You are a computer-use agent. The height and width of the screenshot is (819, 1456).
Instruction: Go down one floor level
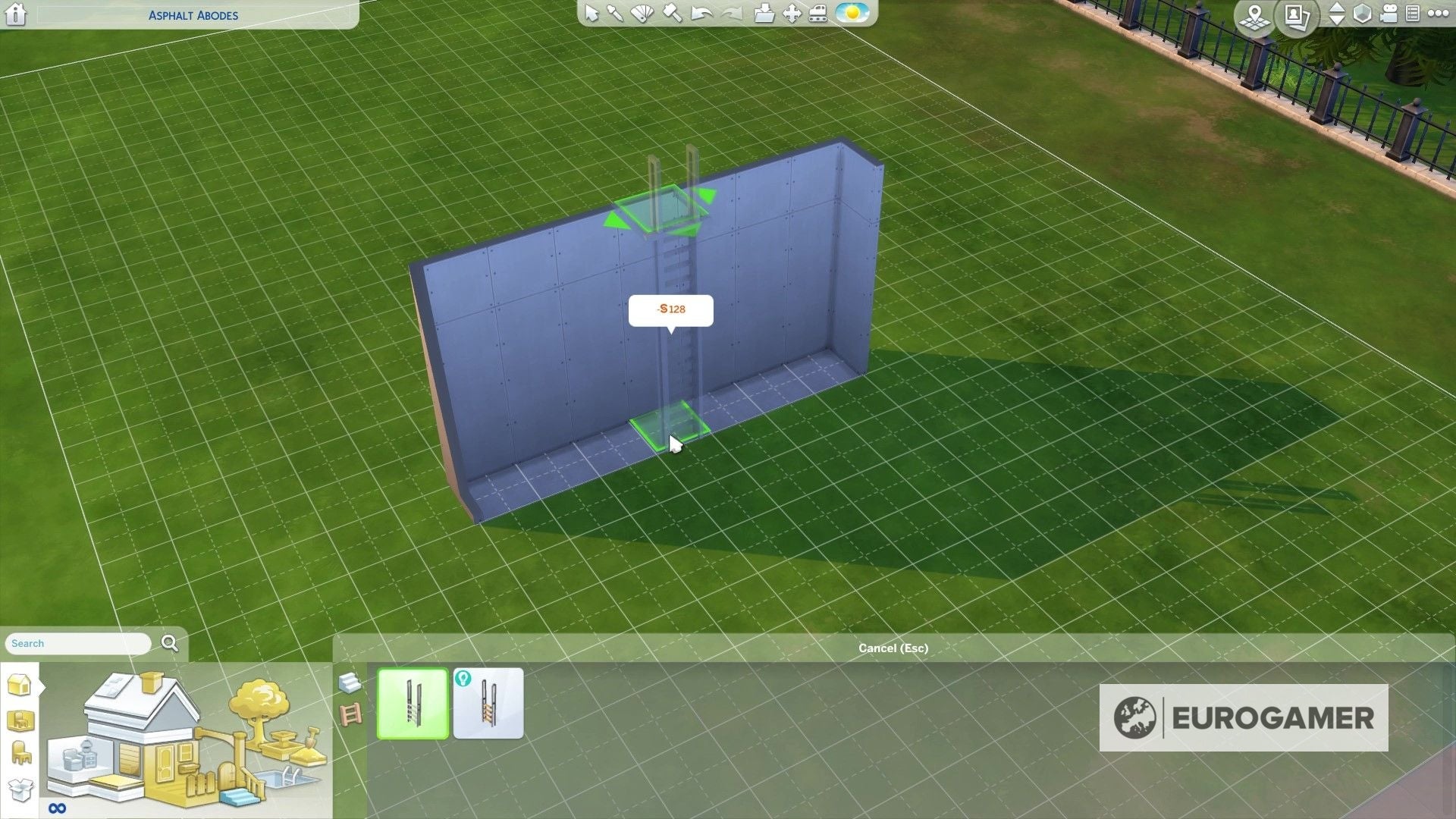(1336, 21)
